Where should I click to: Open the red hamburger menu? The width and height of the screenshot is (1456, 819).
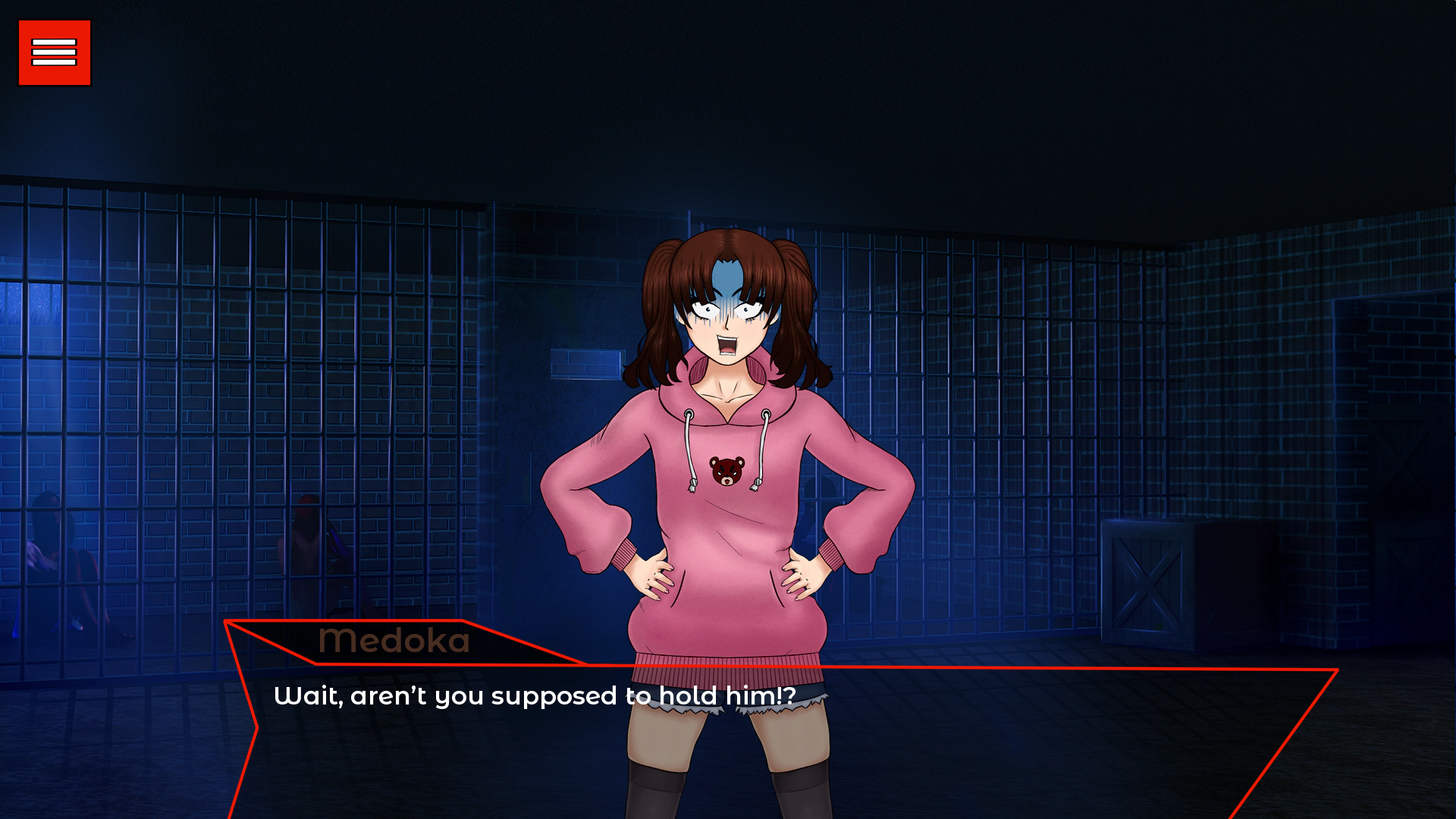coord(55,53)
